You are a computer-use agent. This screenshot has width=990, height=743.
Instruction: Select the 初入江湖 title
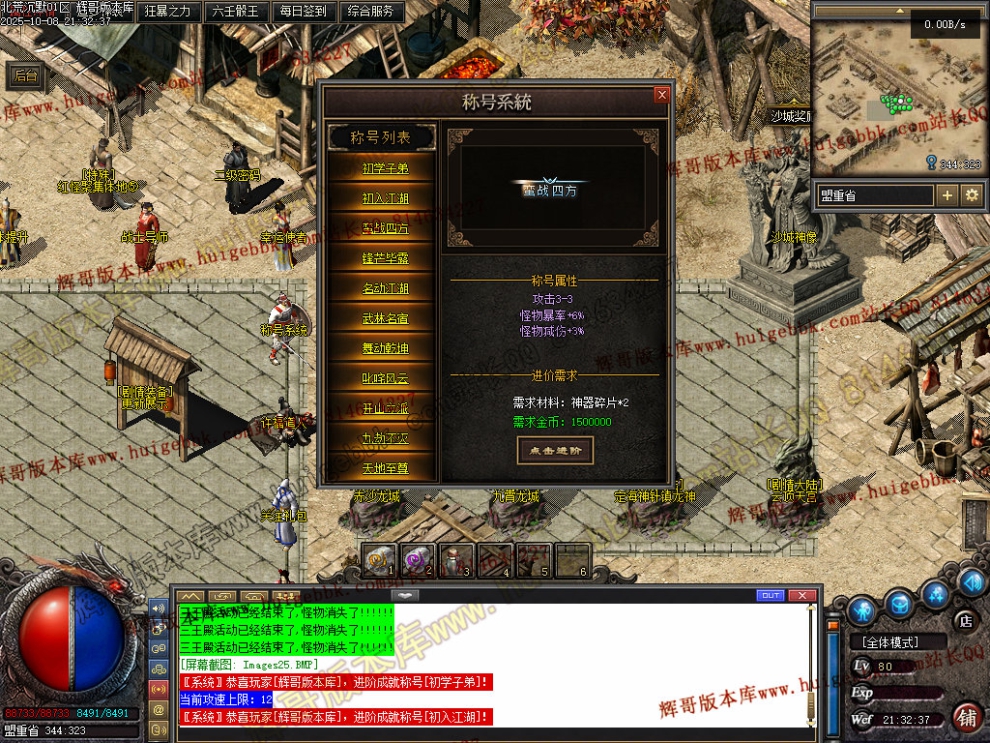[x=385, y=198]
